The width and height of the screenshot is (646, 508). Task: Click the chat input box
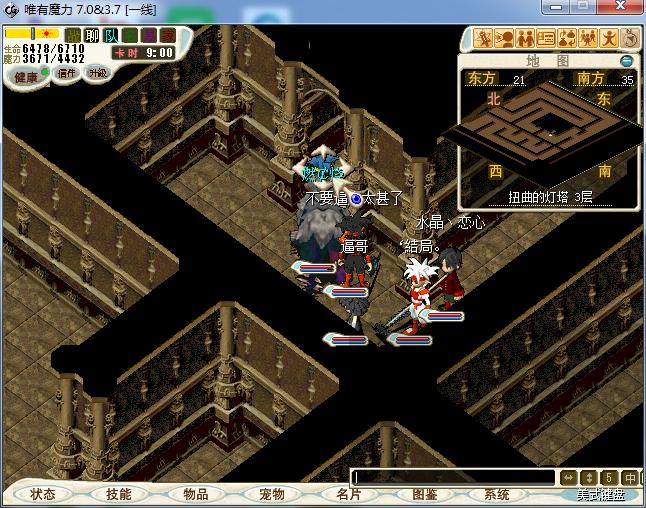[452, 477]
